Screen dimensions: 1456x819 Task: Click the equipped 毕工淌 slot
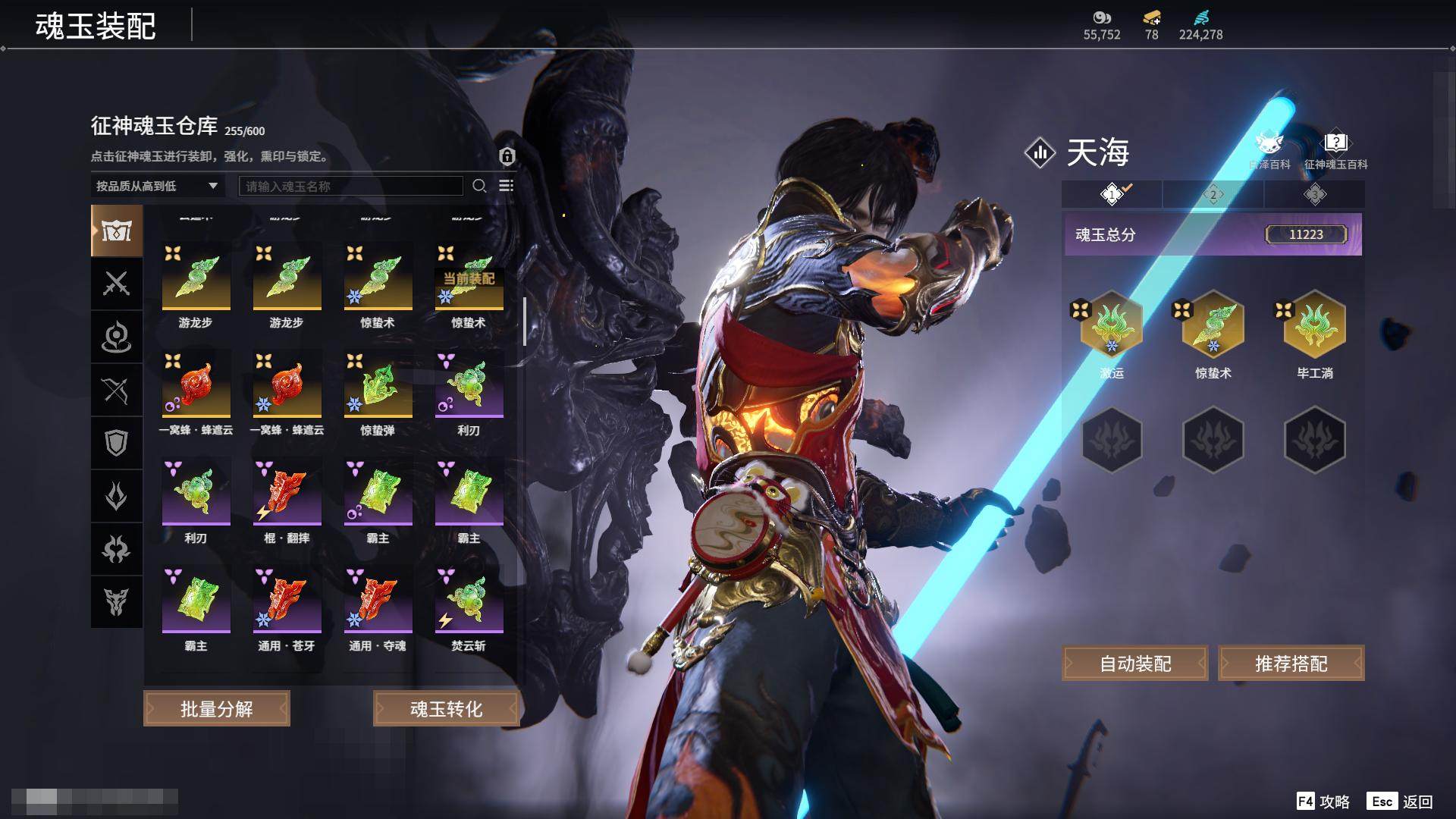tap(1314, 325)
